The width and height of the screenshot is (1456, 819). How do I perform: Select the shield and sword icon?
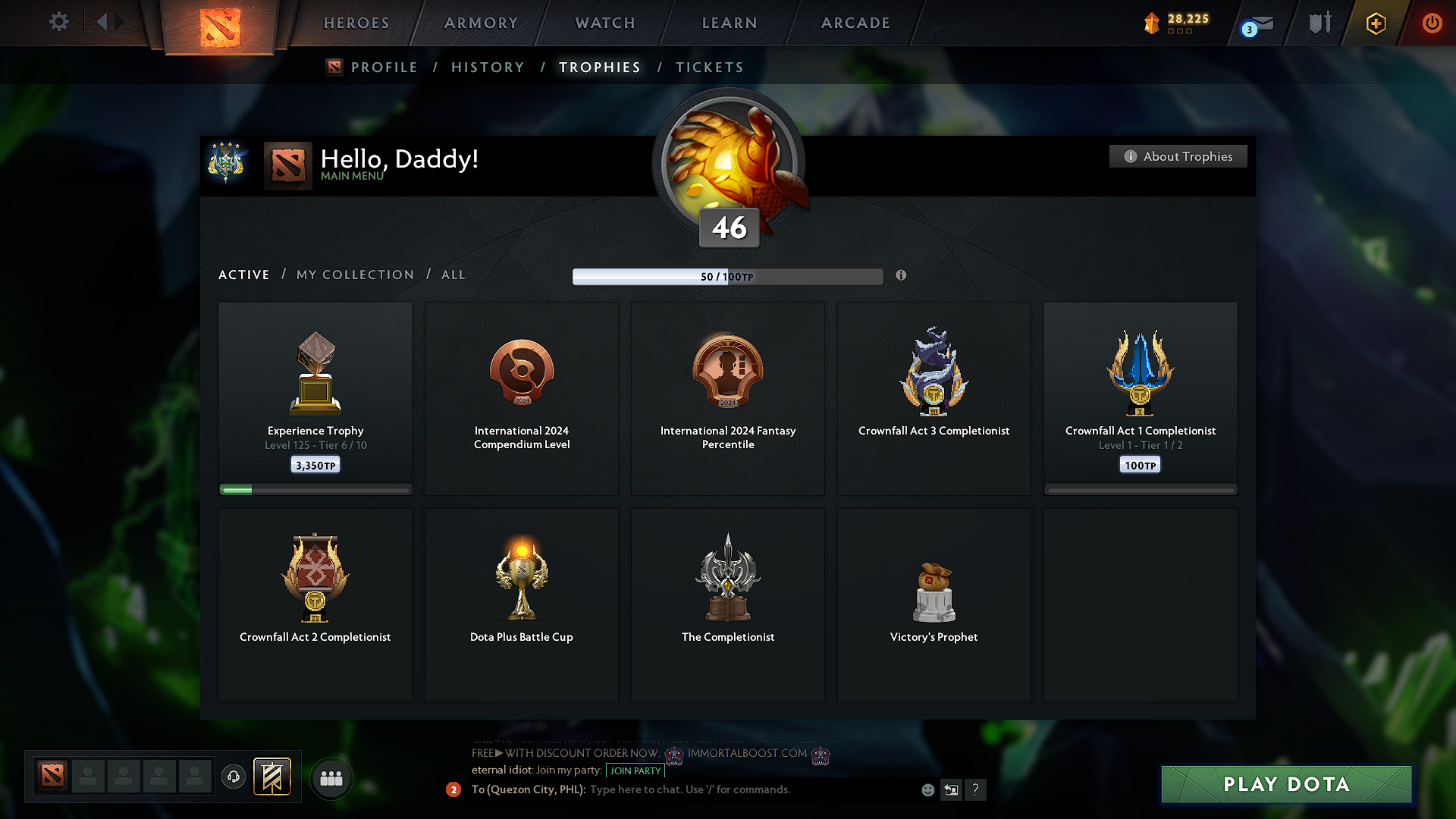(x=1319, y=23)
